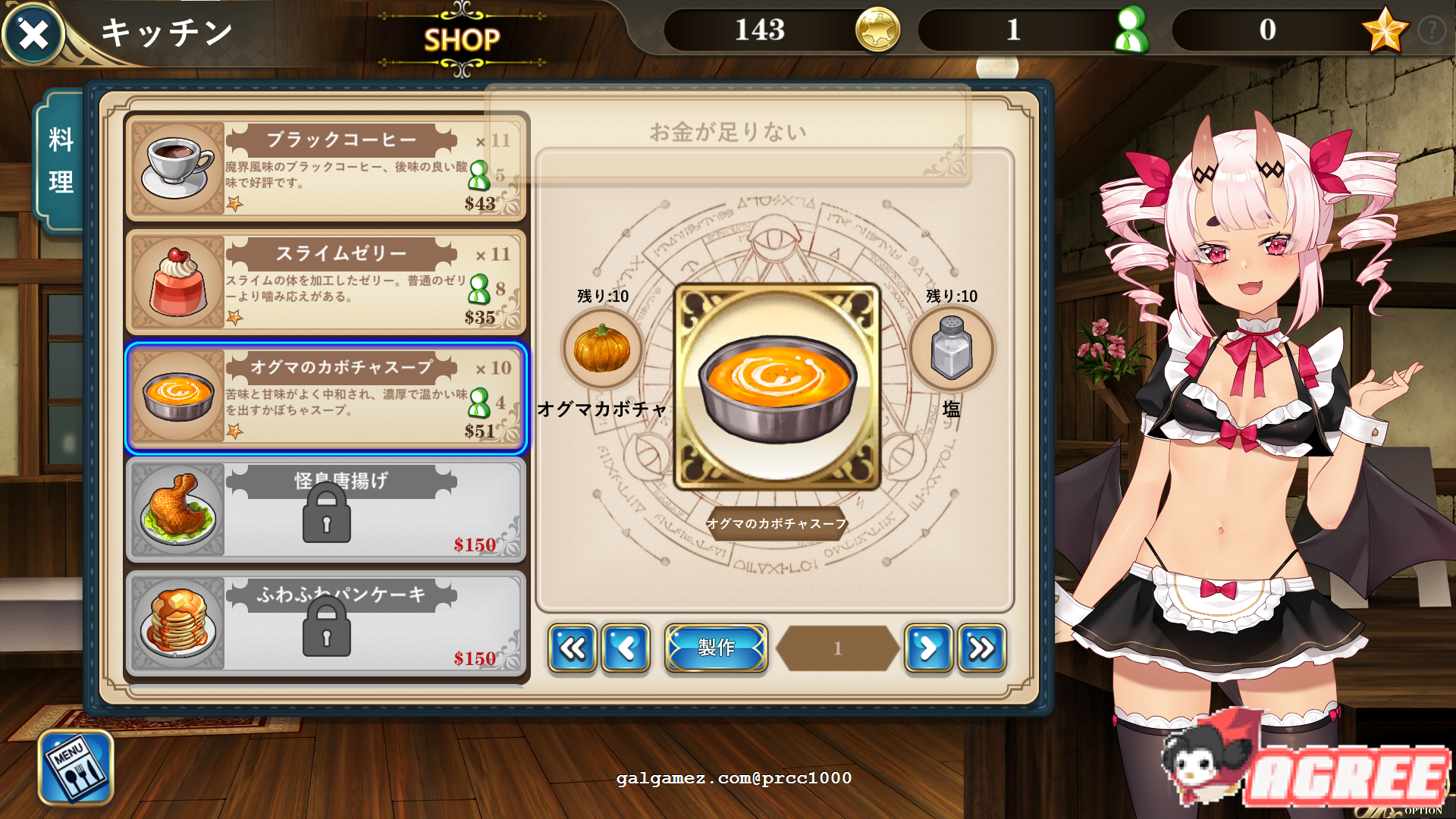Open the MENU button with cutlery icon

(x=76, y=767)
